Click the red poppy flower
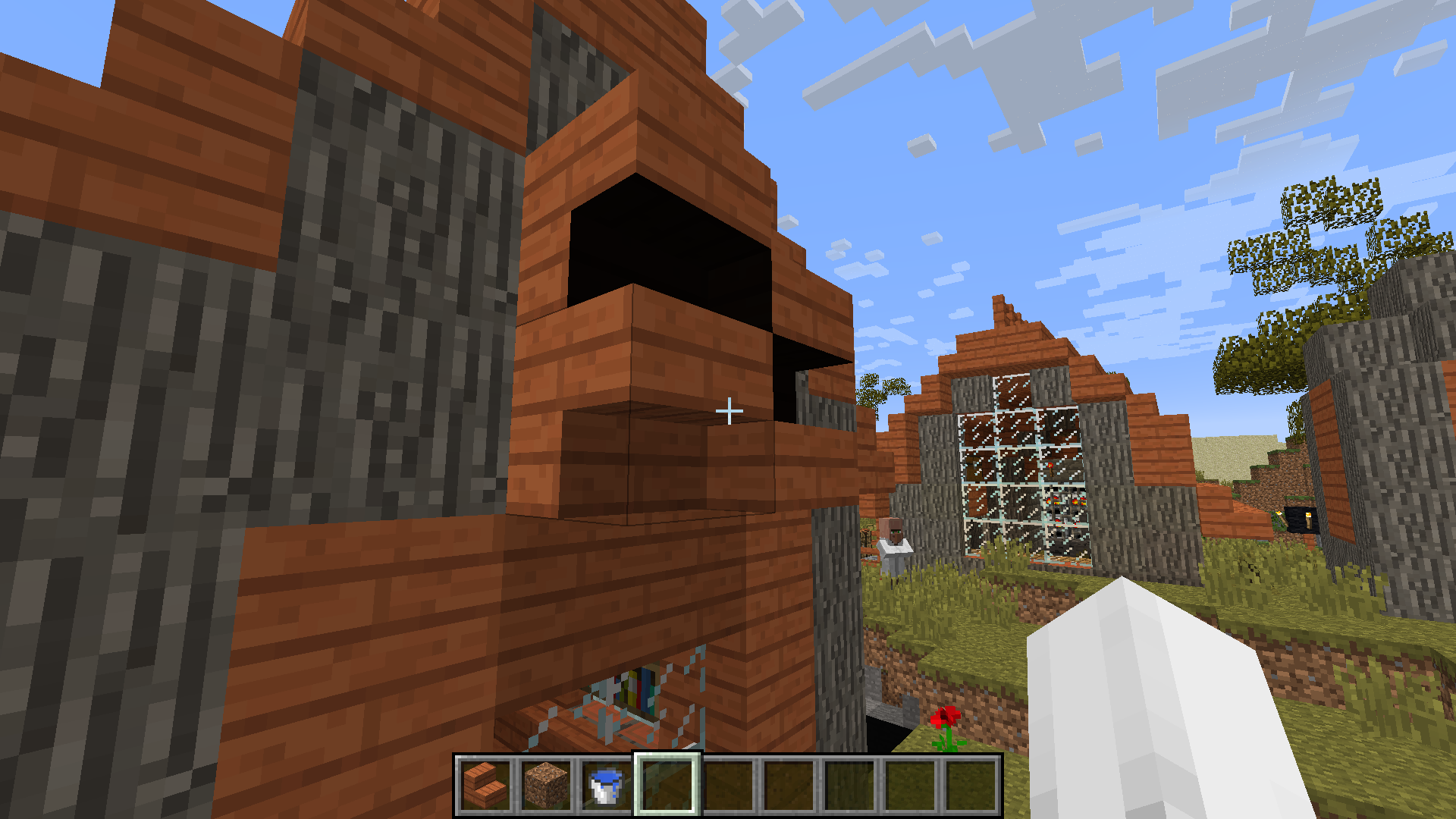The height and width of the screenshot is (819, 1456). click(944, 717)
